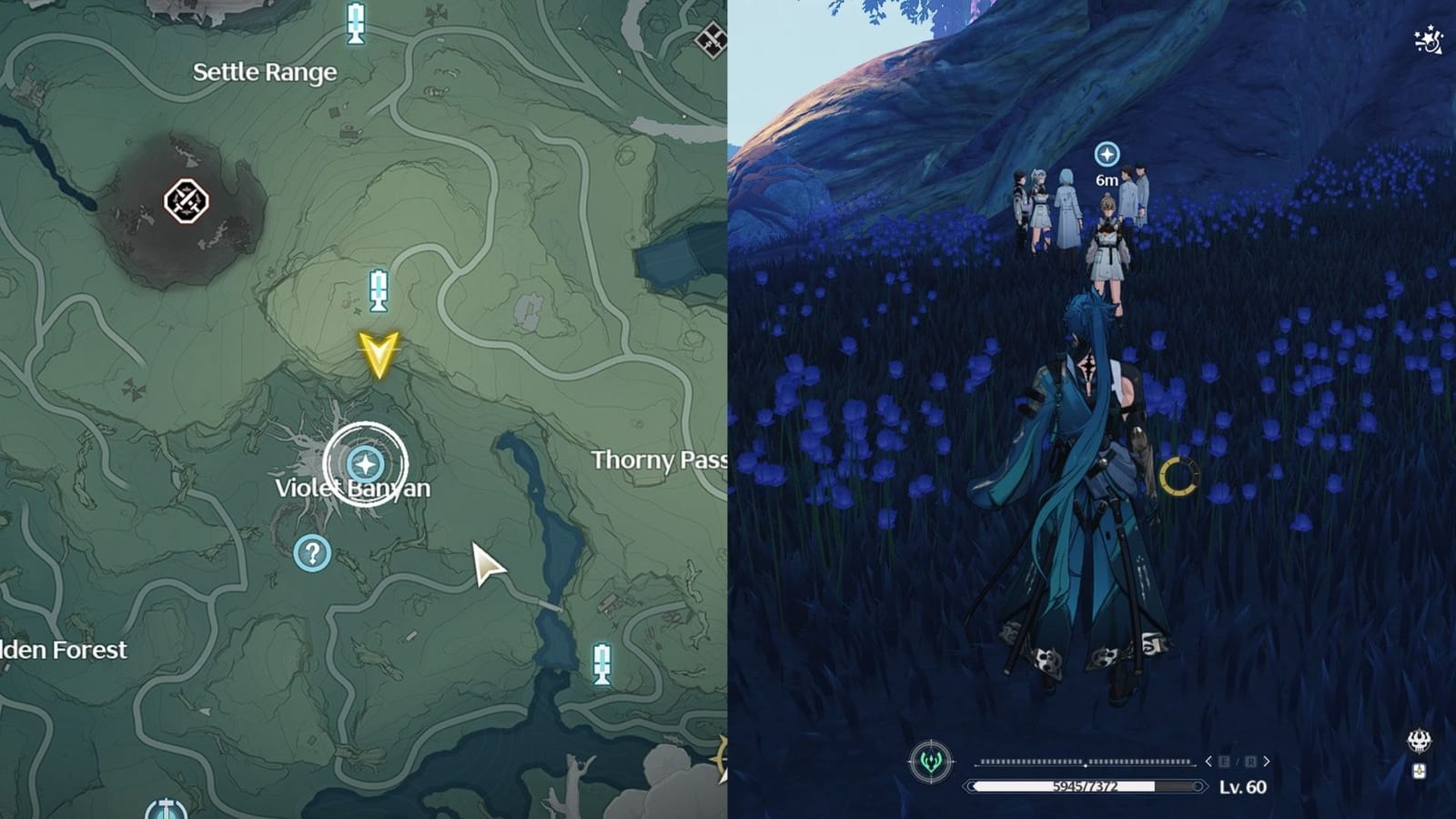
Task: Click the skull boss icon above the utility slot
Action: [1419, 742]
